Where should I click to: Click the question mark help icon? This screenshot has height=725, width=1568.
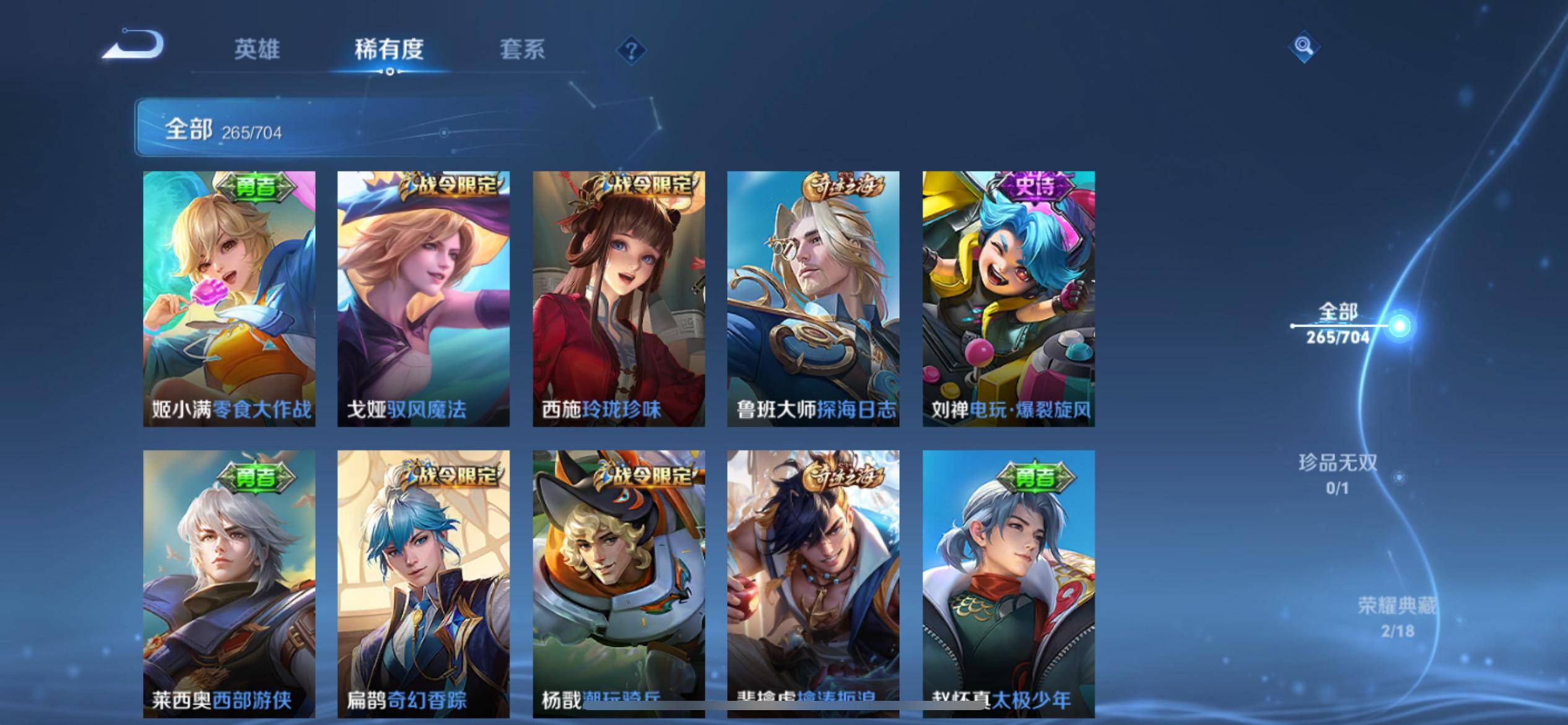[x=631, y=50]
